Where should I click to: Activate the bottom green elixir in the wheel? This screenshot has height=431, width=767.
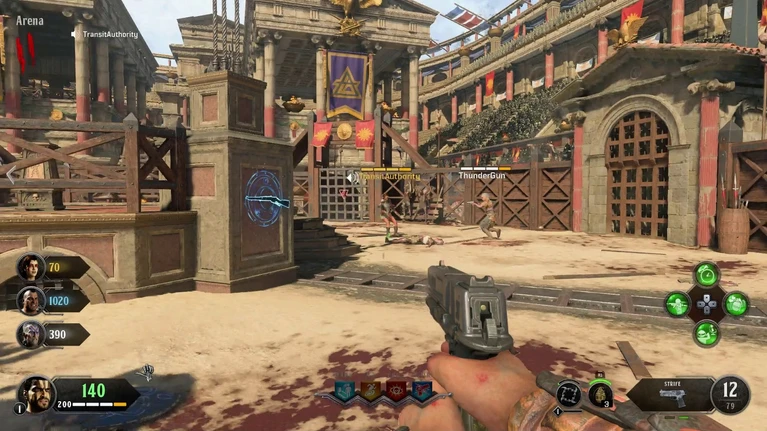tap(707, 333)
